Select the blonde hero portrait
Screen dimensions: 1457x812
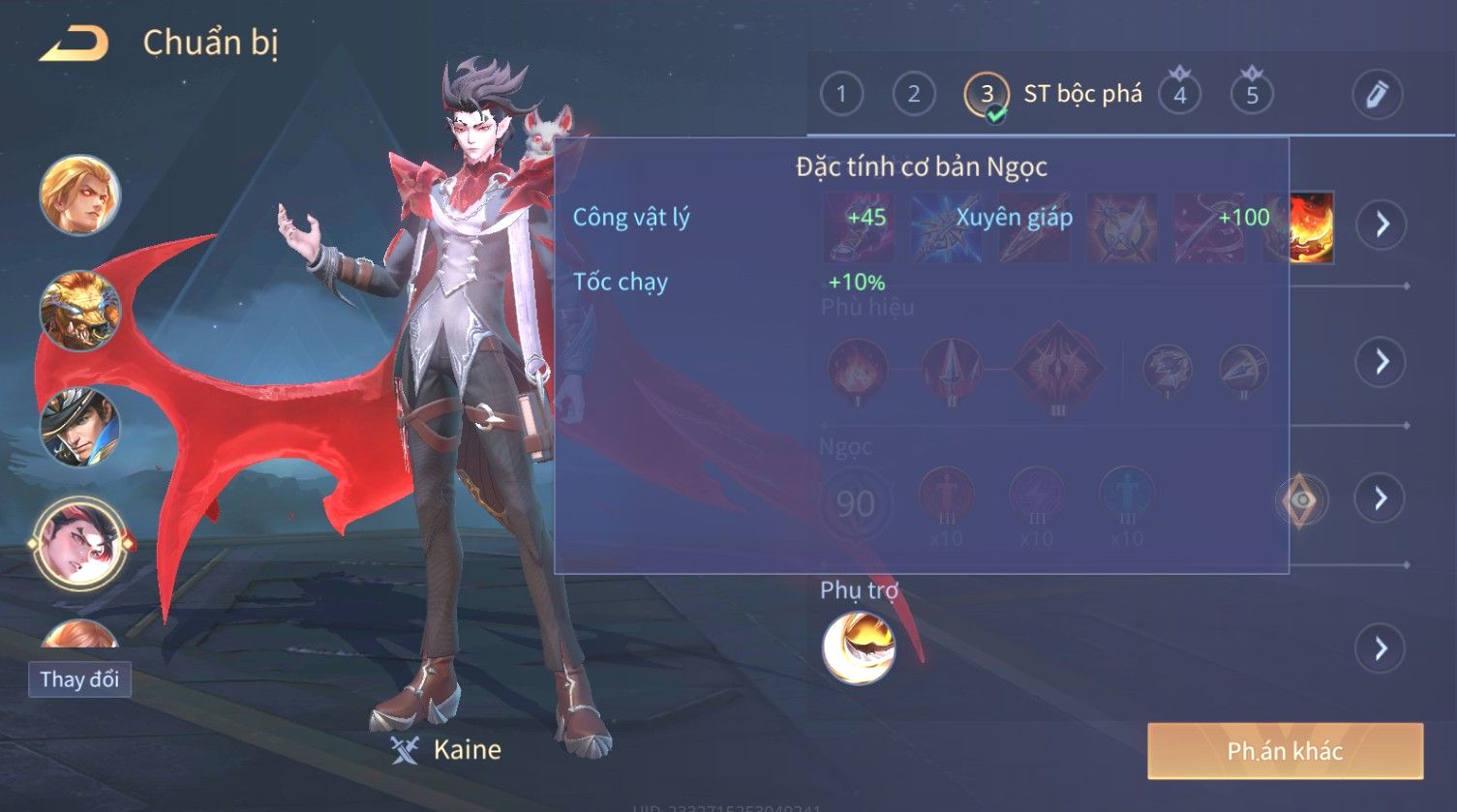tap(79, 195)
